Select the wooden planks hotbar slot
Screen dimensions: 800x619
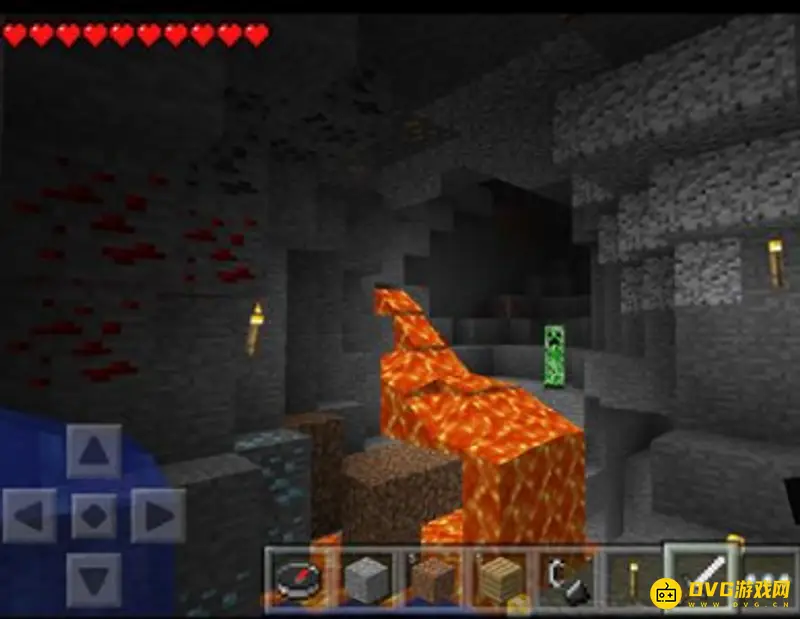tap(499, 577)
